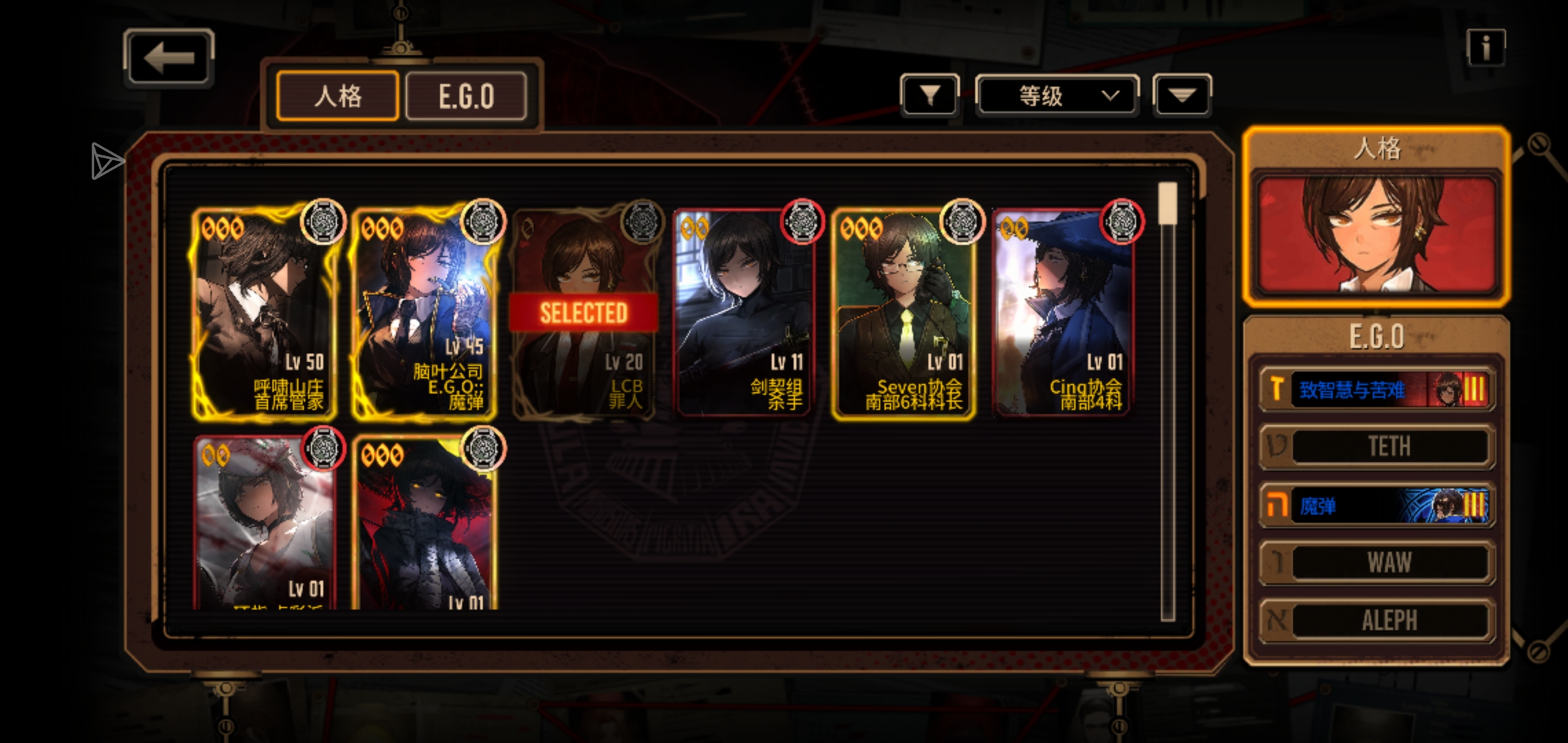This screenshot has width=1568, height=743.
Task: Select the 人格 tab
Action: coord(338,96)
